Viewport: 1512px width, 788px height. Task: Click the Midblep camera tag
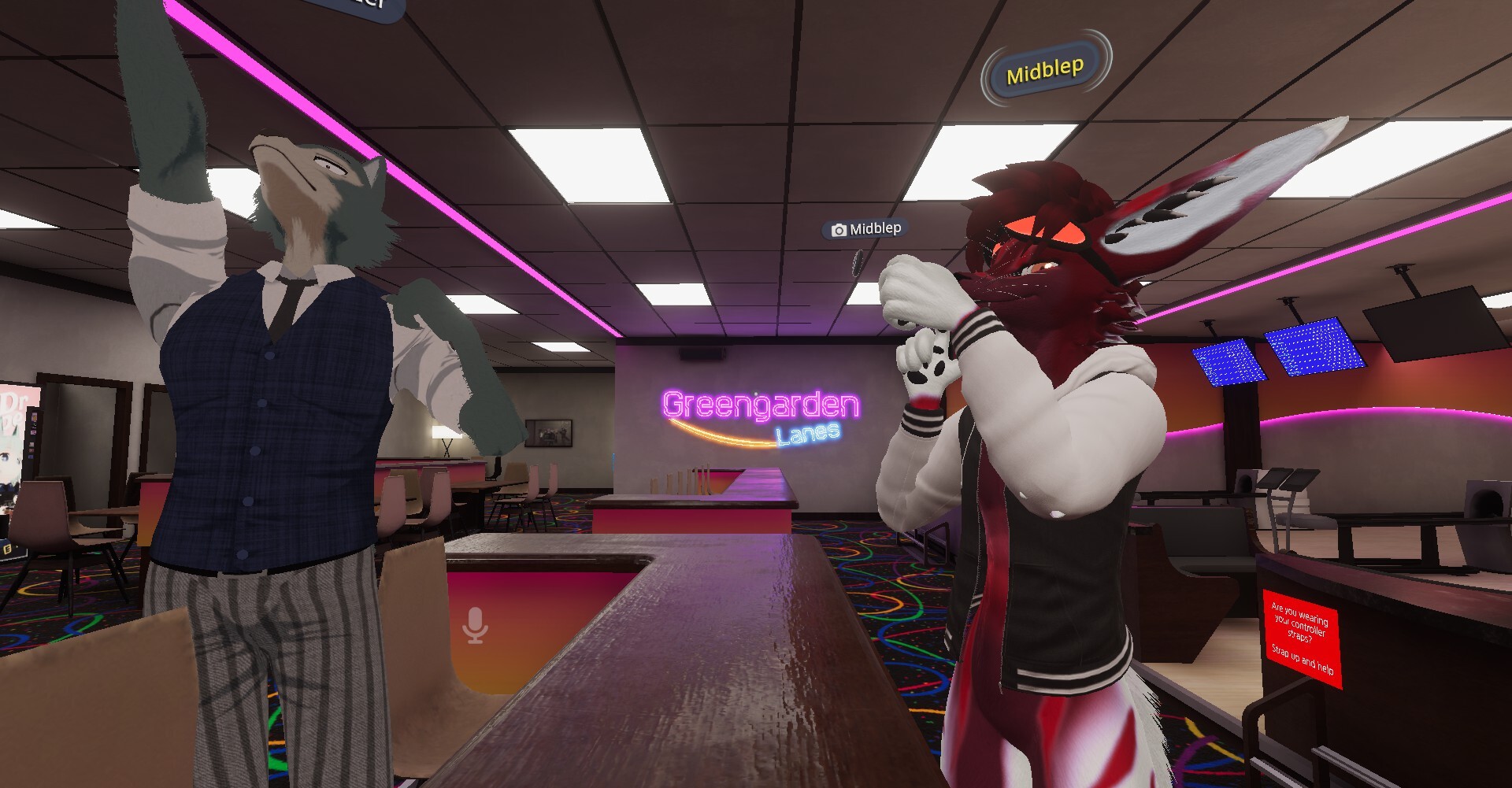pyautogui.click(x=866, y=229)
